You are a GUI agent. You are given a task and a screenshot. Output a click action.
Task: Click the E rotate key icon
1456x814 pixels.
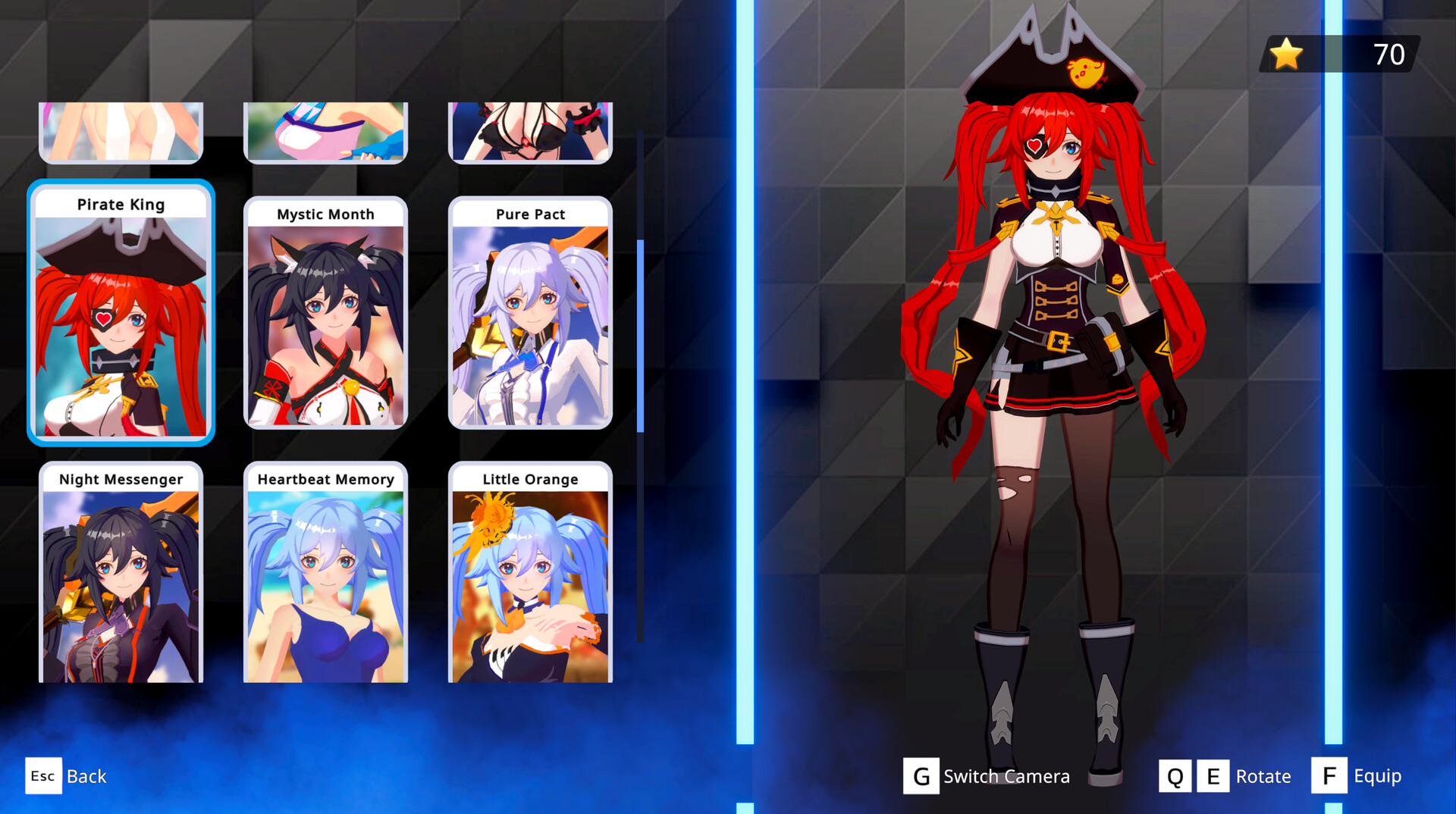[1213, 775]
